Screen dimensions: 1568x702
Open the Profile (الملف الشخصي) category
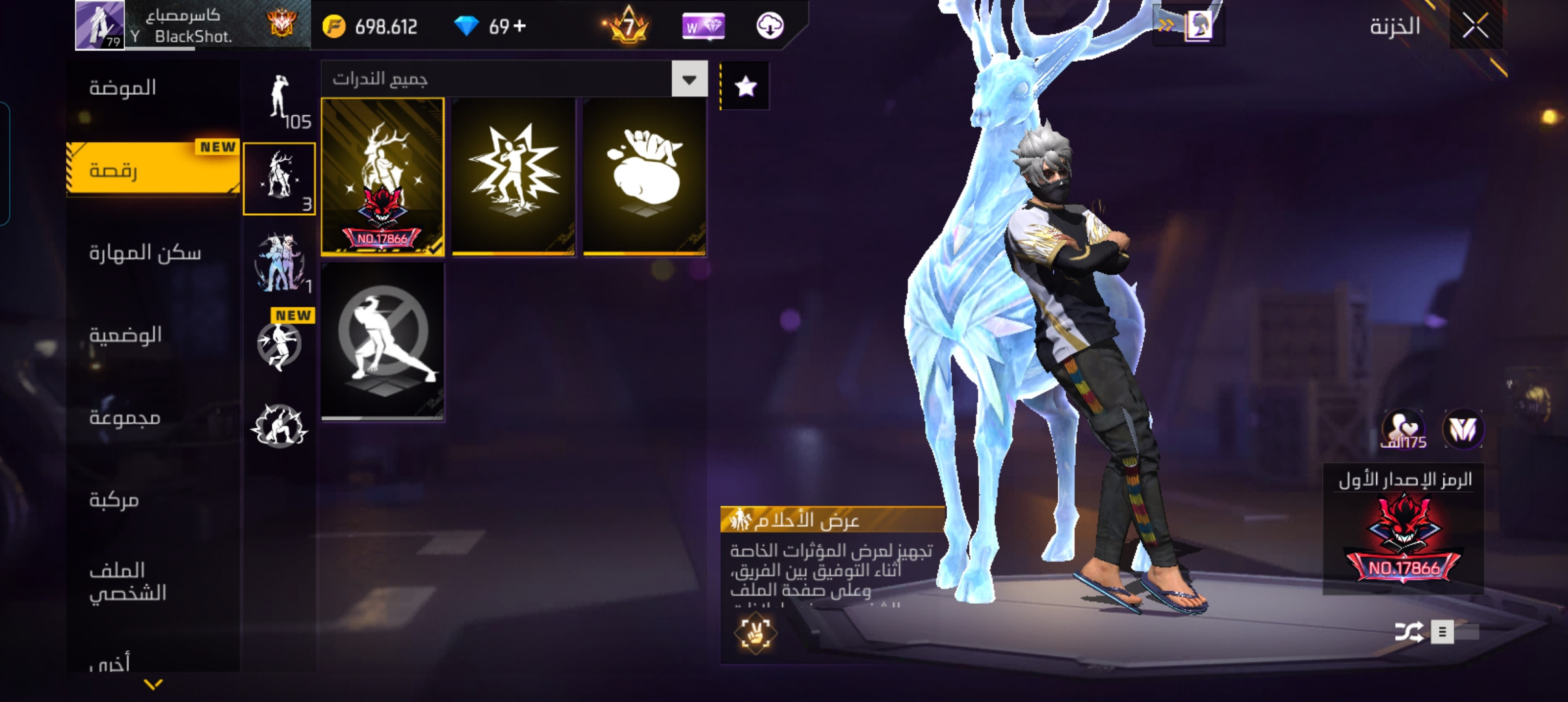pyautogui.click(x=127, y=581)
